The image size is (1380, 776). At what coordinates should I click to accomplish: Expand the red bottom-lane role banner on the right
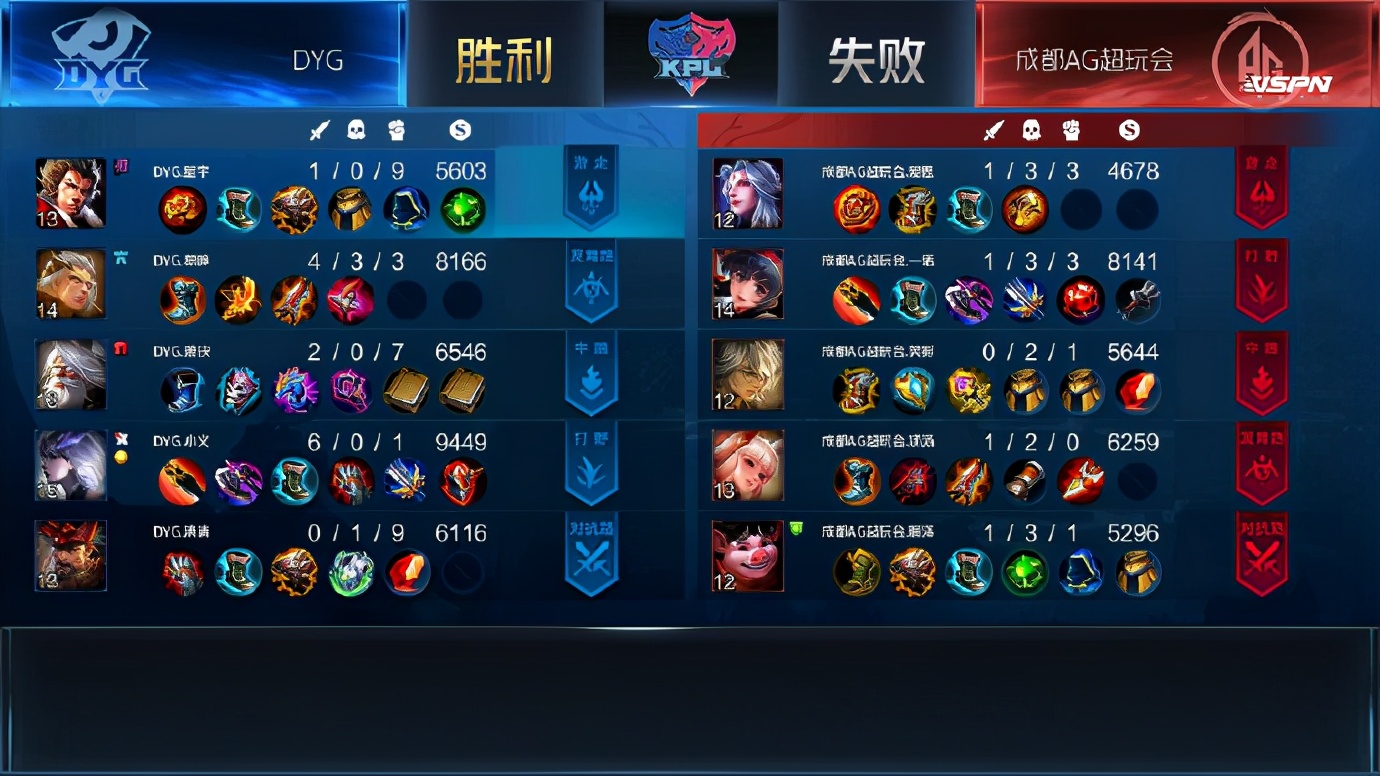[1262, 465]
